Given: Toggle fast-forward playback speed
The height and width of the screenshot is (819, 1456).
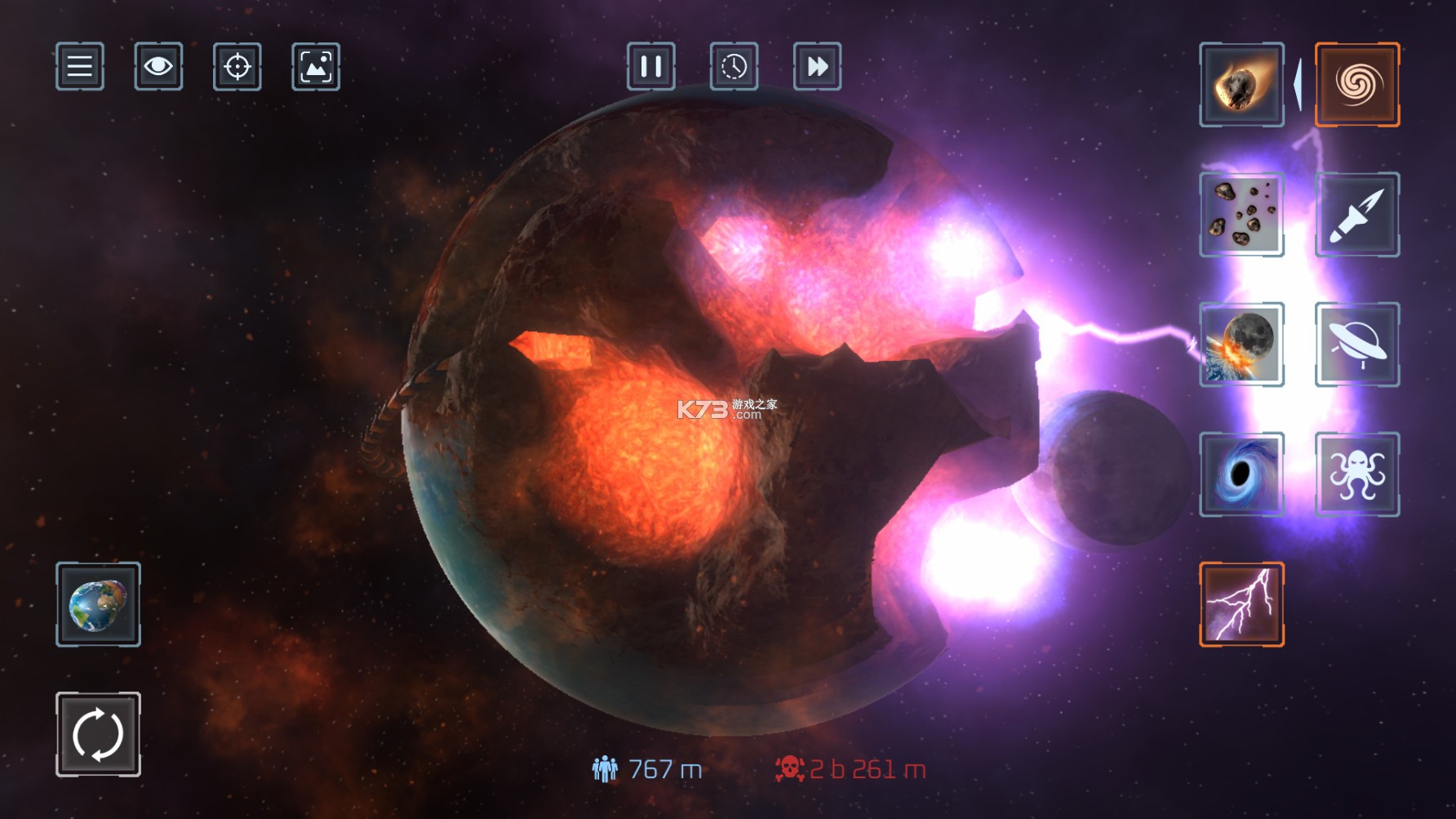Looking at the screenshot, I should pos(815,68).
